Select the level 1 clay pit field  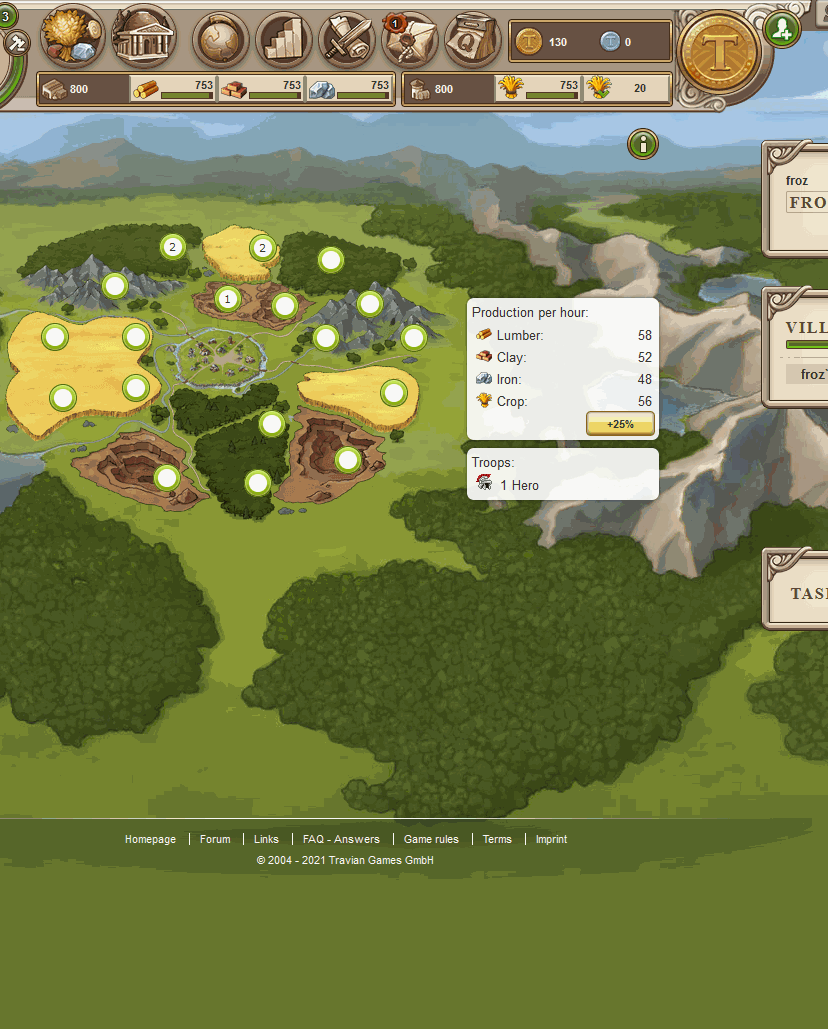click(227, 298)
